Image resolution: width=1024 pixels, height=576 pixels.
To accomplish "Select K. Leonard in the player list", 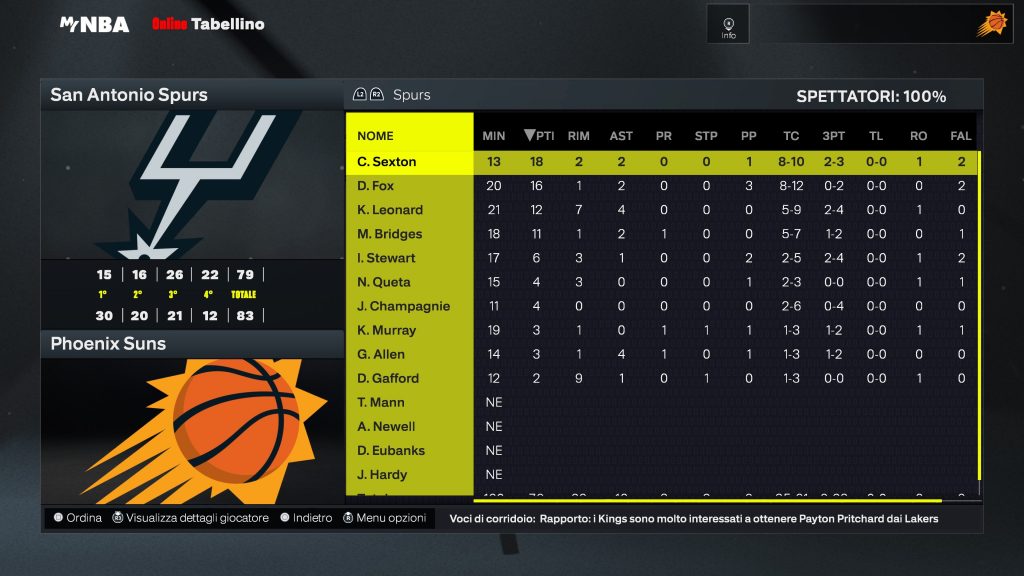I will (x=390, y=210).
